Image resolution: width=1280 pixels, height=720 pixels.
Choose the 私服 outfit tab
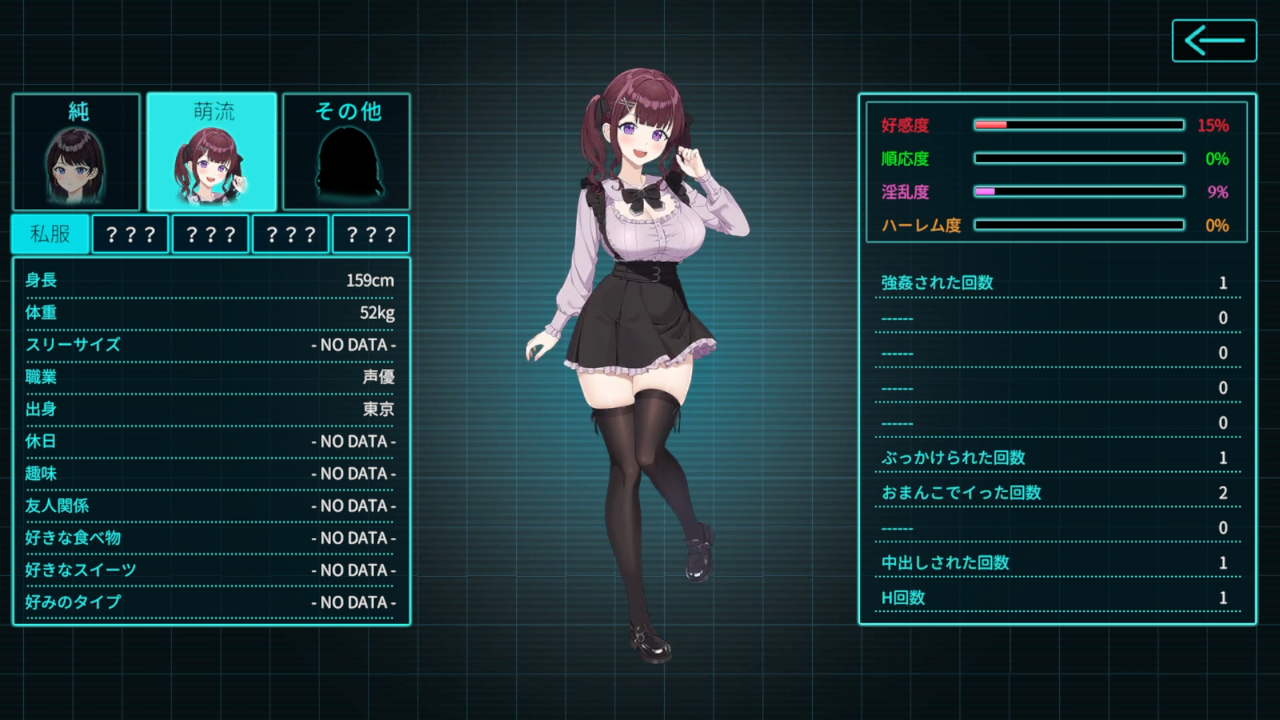pyautogui.click(x=50, y=234)
